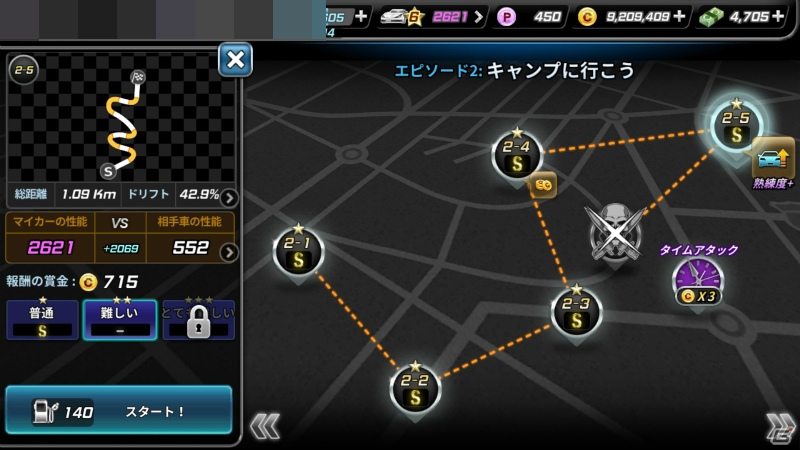This screenshot has width=800, height=450.
Task: Select the locked third difficulty tab
Action: [198, 320]
